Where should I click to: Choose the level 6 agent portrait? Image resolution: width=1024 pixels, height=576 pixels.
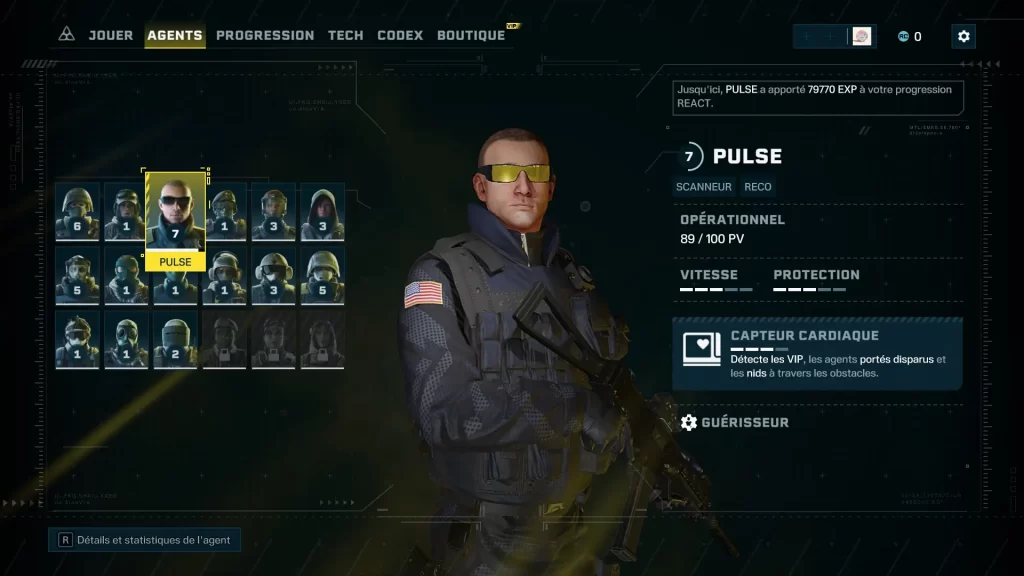pos(77,212)
